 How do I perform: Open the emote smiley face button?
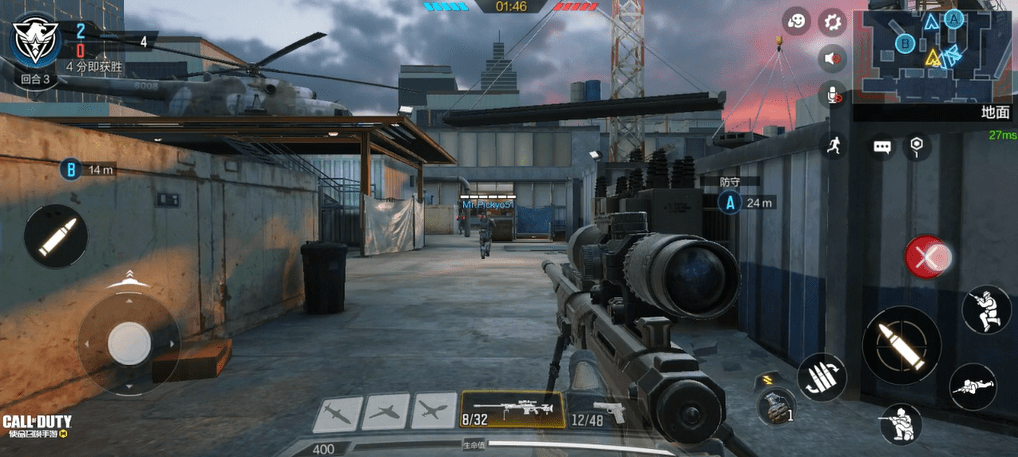796,22
